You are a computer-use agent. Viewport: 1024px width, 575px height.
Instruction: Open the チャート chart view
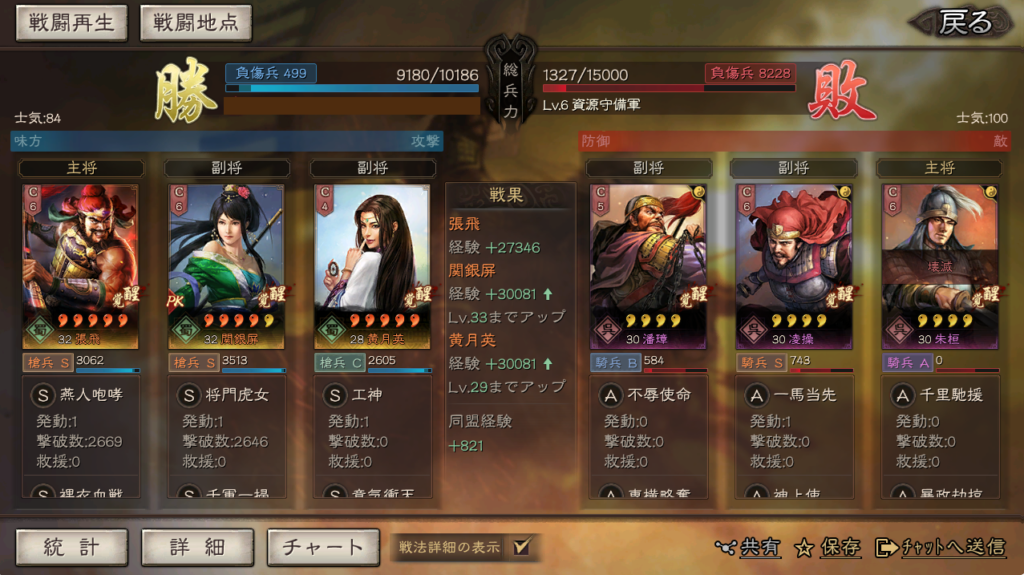coord(323,547)
